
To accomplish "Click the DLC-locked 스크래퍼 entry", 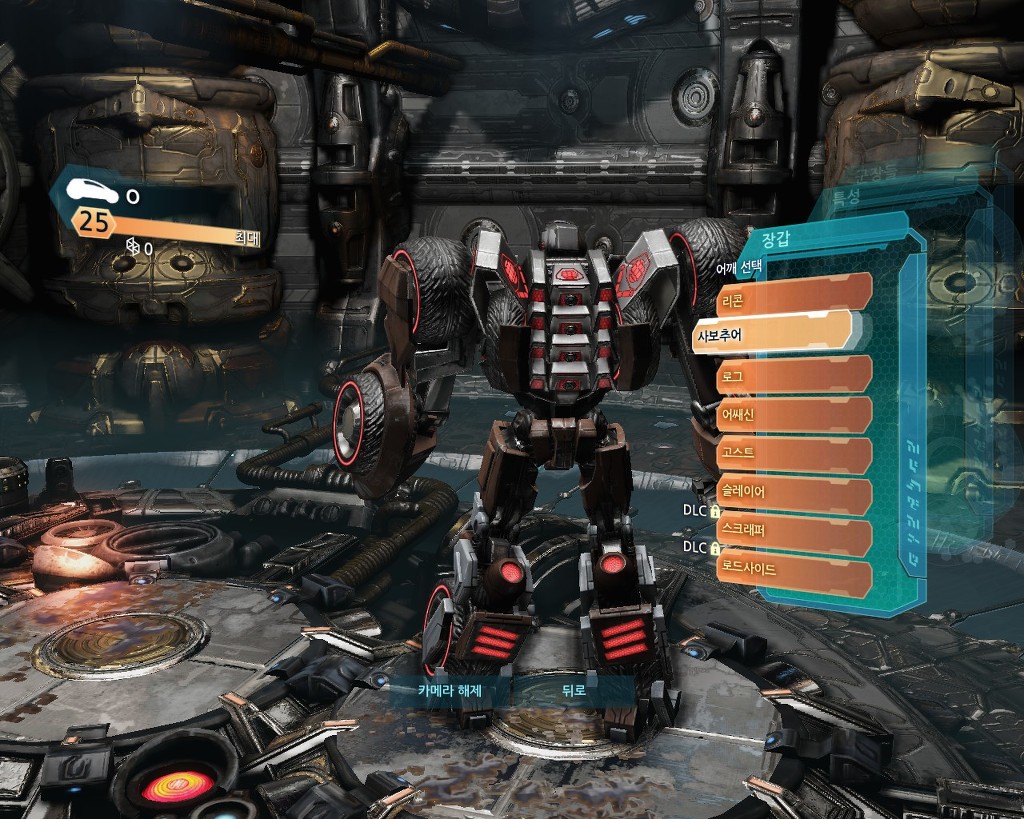I will pos(793,531).
